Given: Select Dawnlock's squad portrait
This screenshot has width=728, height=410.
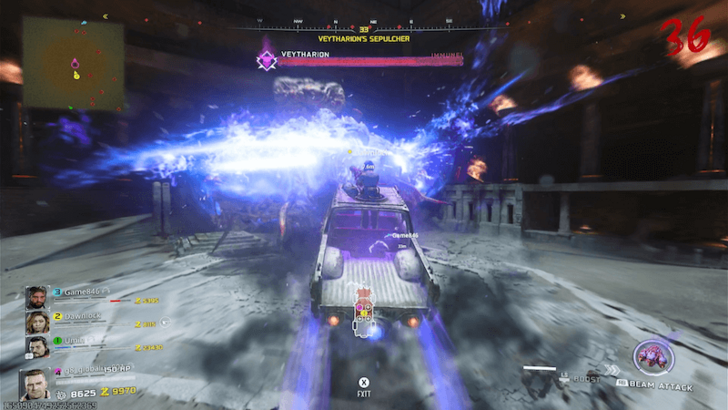Looking at the screenshot, I should pyautogui.click(x=38, y=323).
